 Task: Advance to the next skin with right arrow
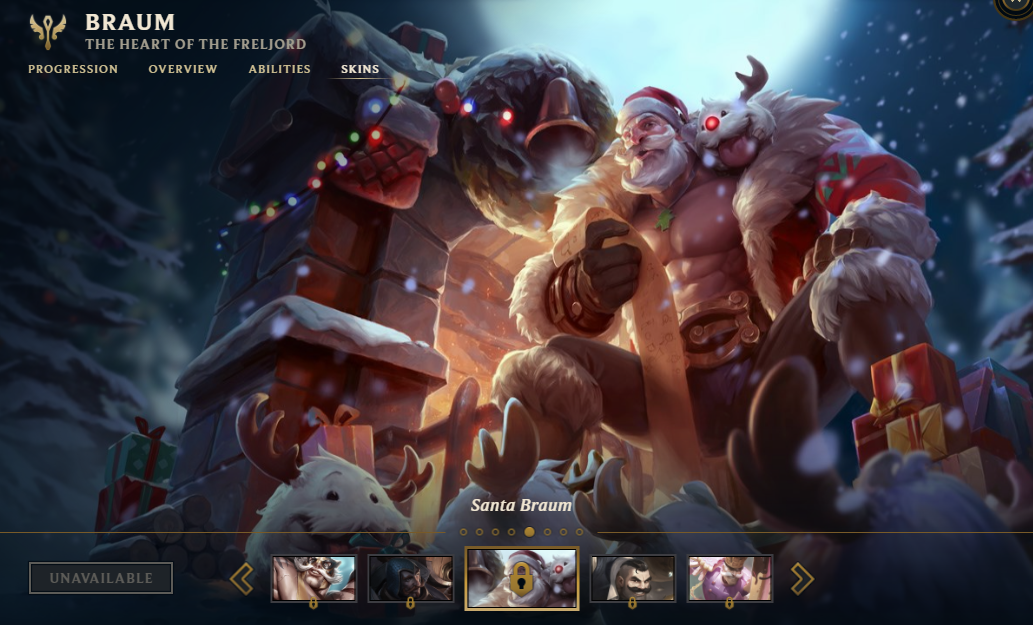[x=802, y=578]
